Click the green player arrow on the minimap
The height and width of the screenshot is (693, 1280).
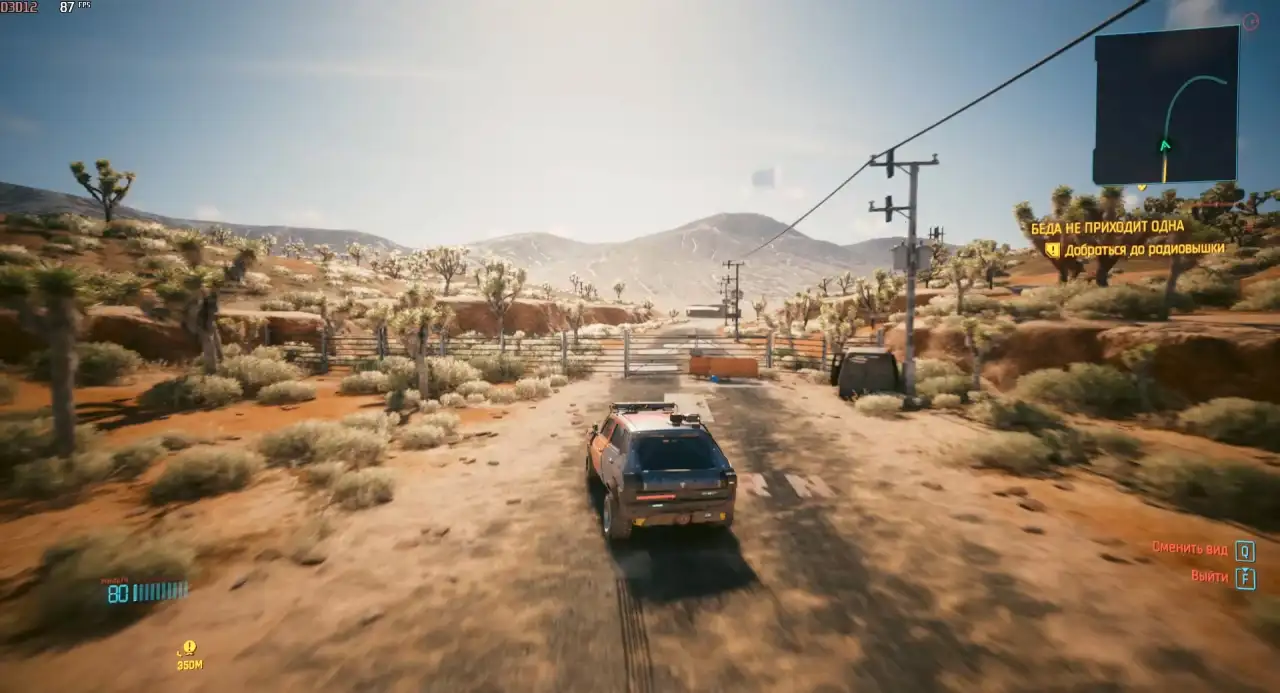coord(1164,146)
